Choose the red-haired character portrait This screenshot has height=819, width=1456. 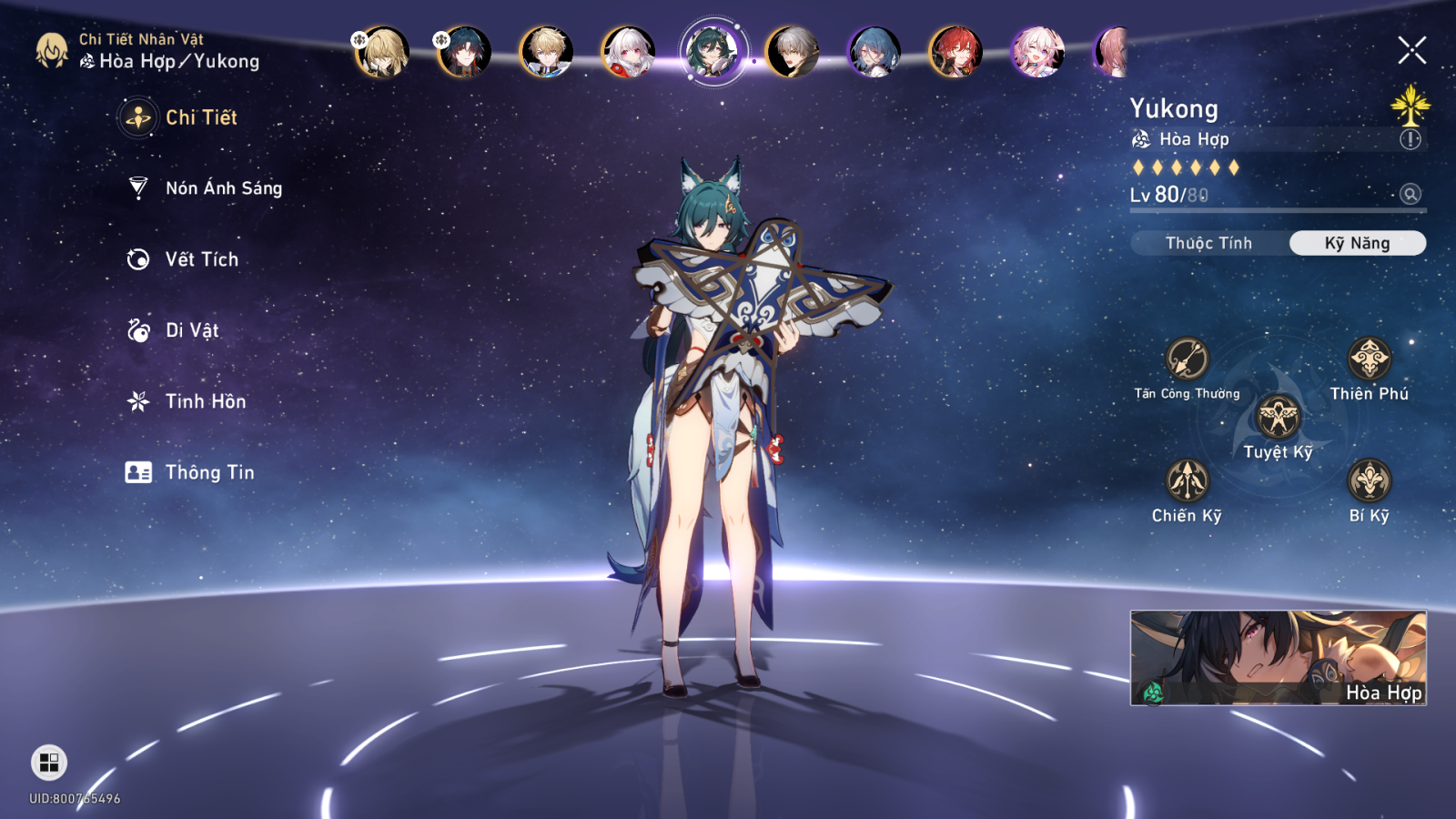click(955, 51)
